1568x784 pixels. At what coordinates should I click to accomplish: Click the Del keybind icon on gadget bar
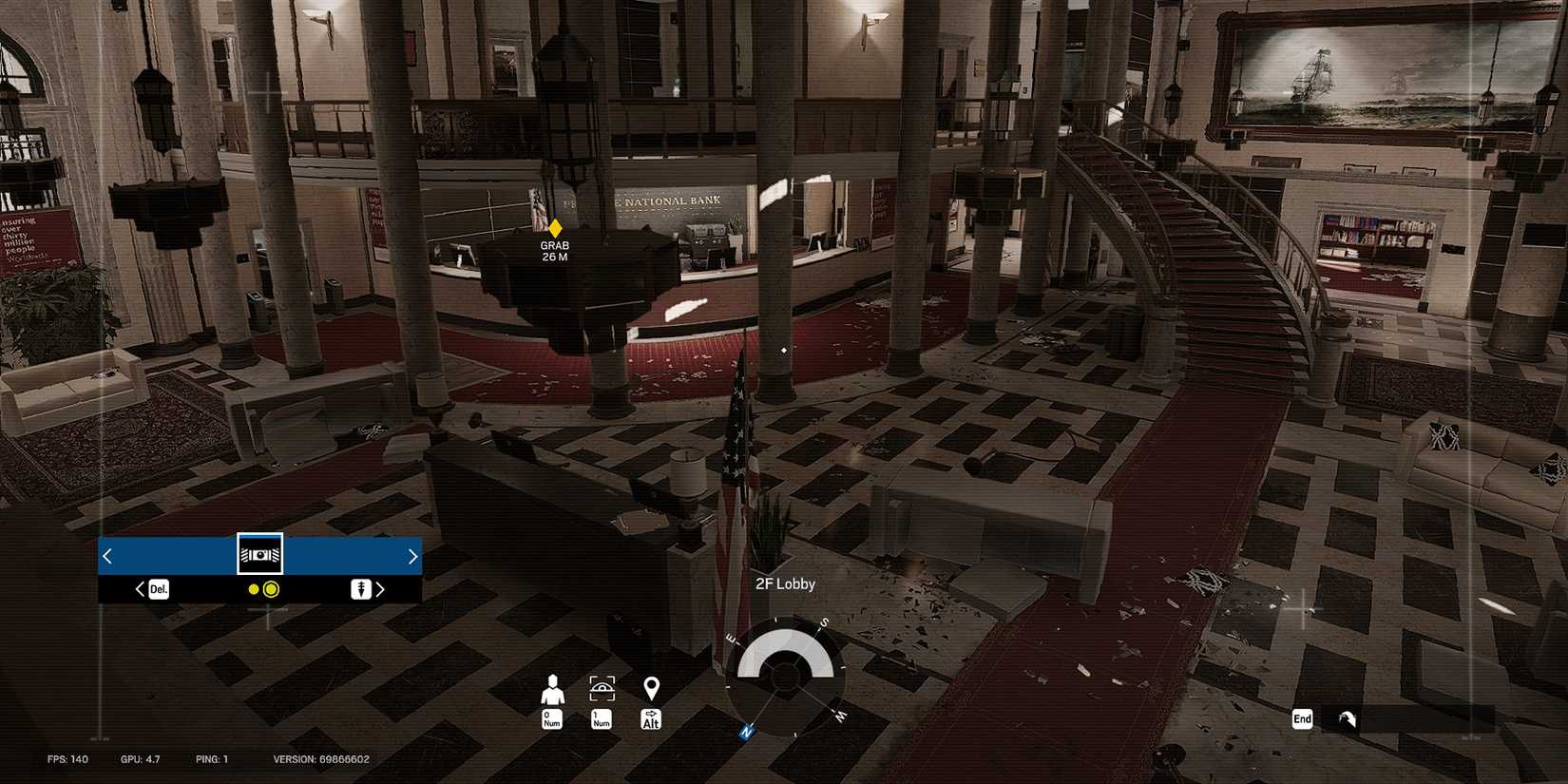159,589
